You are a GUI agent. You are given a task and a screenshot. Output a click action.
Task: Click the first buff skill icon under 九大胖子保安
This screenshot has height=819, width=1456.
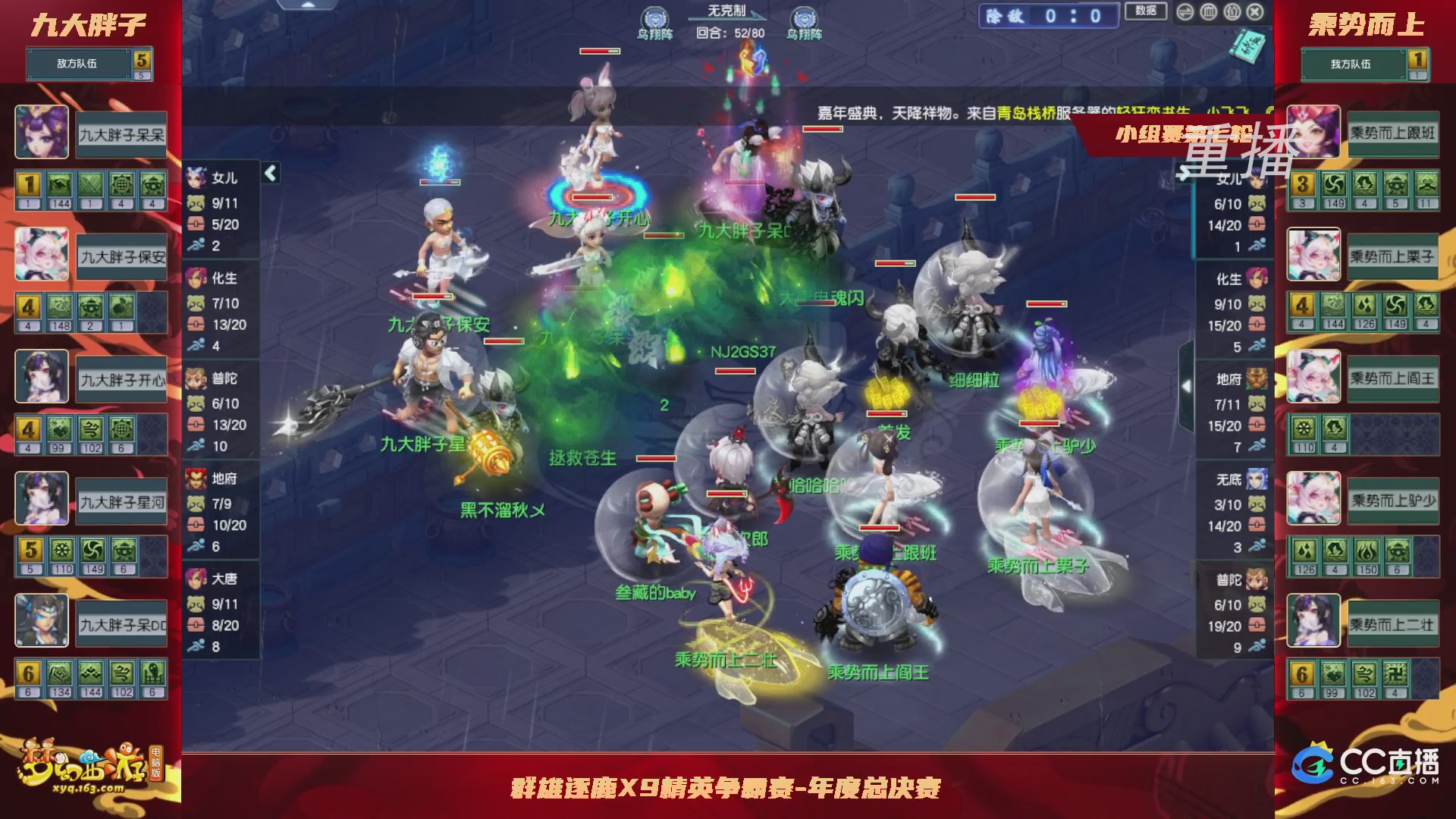click(30, 306)
